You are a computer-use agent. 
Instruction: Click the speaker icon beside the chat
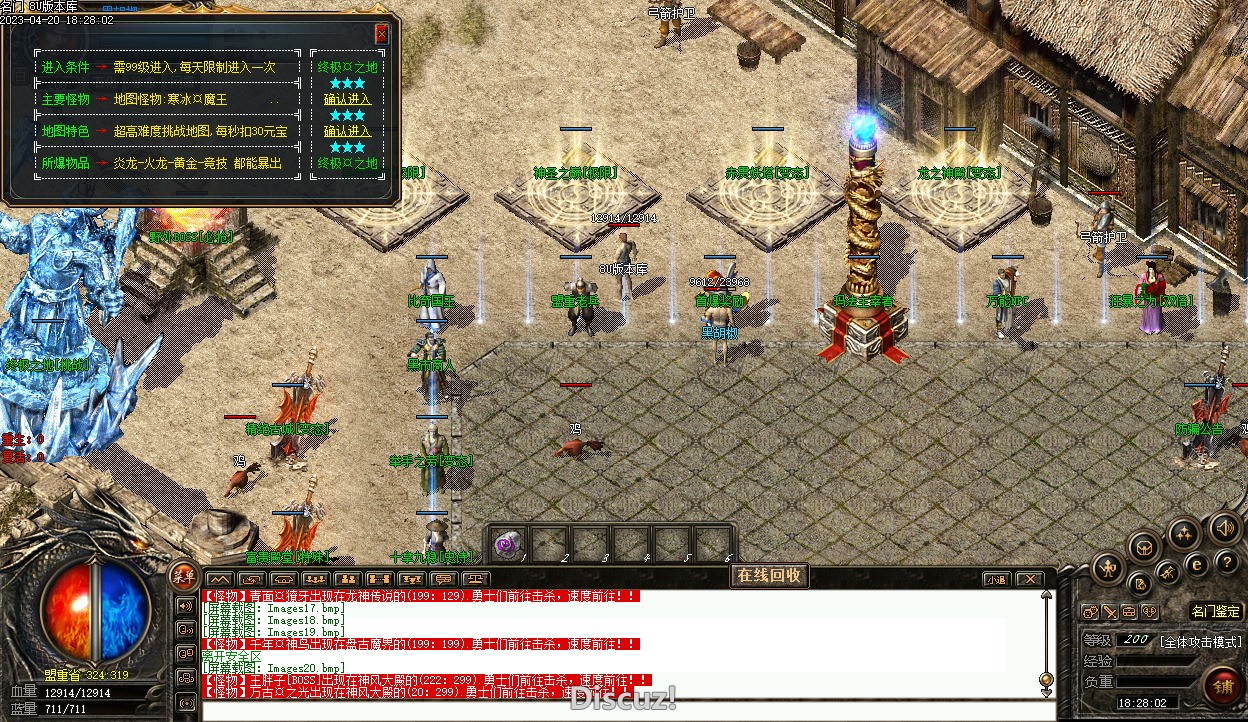pos(185,605)
